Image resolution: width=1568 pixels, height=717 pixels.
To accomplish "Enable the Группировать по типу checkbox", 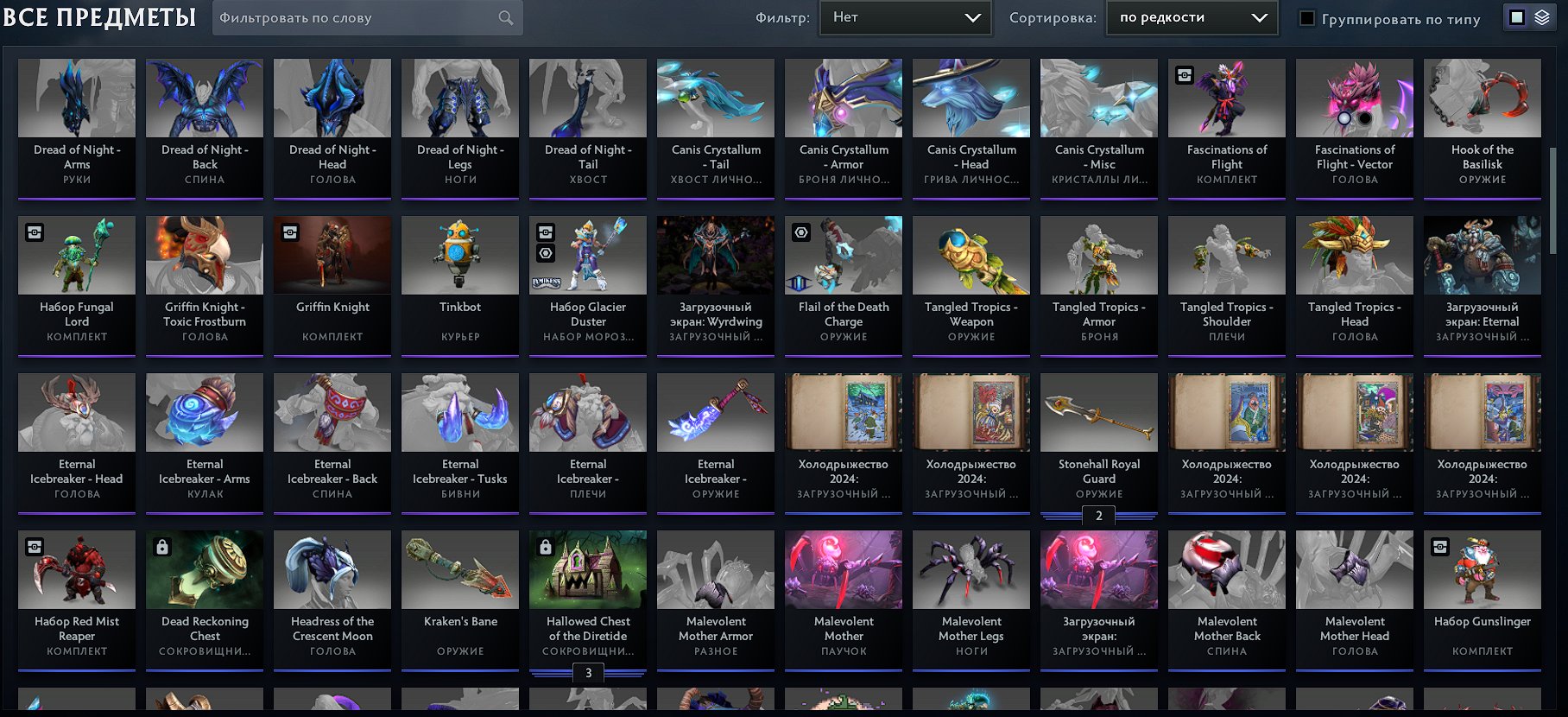I will click(x=1306, y=18).
